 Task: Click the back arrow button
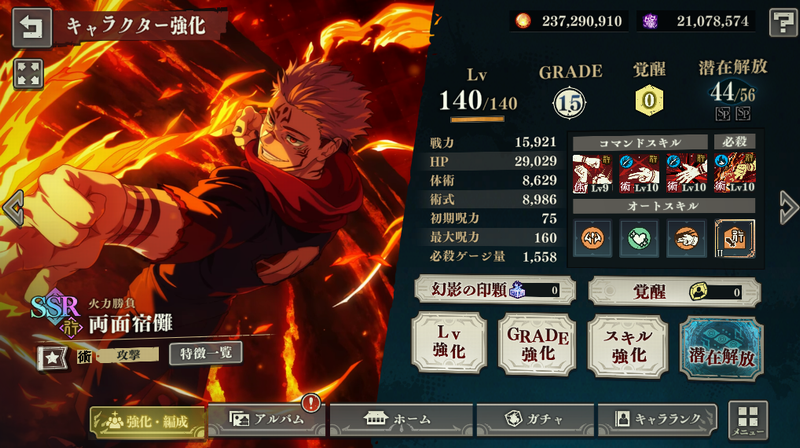[x=33, y=26]
